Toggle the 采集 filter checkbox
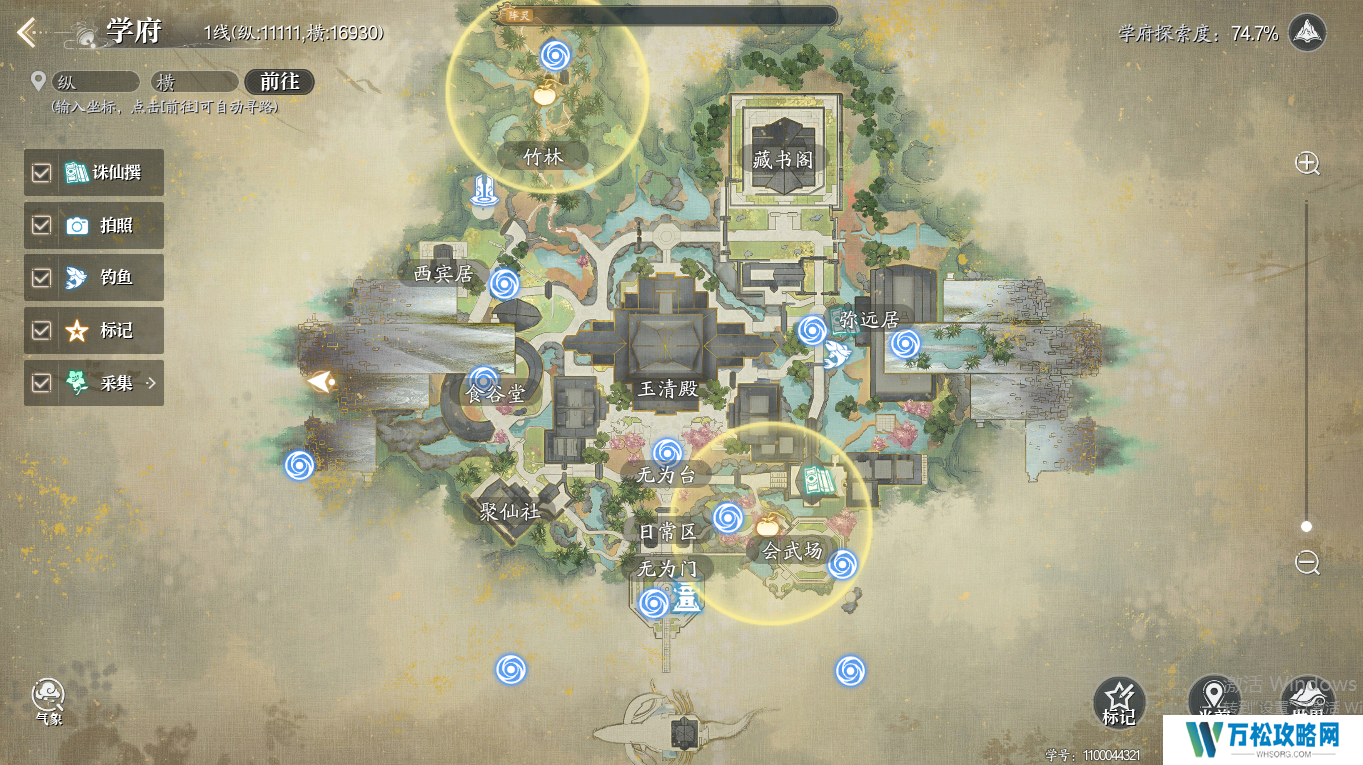Screen dimensions: 1363x765 41,383
